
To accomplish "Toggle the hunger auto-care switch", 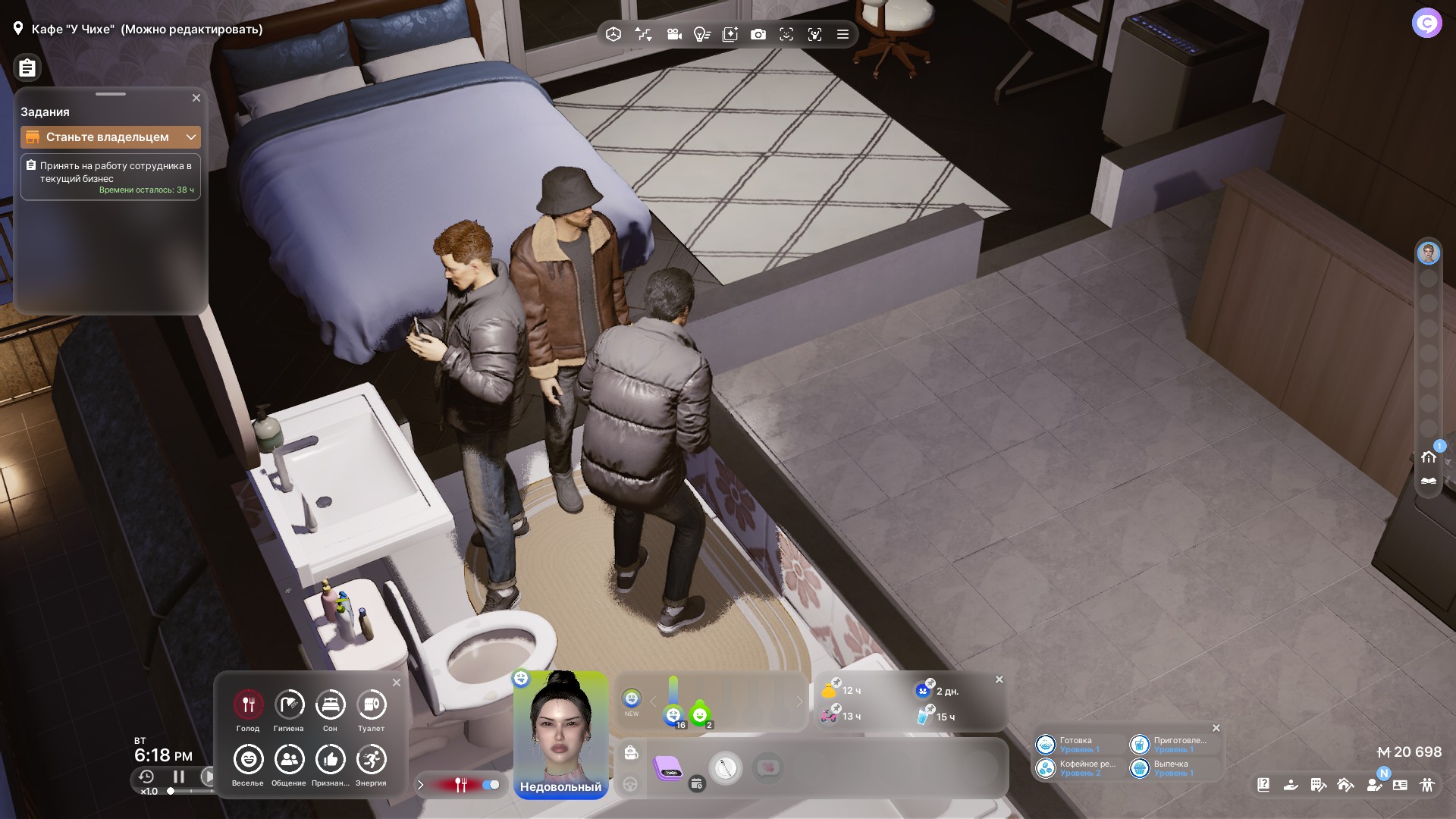I will coord(491,785).
